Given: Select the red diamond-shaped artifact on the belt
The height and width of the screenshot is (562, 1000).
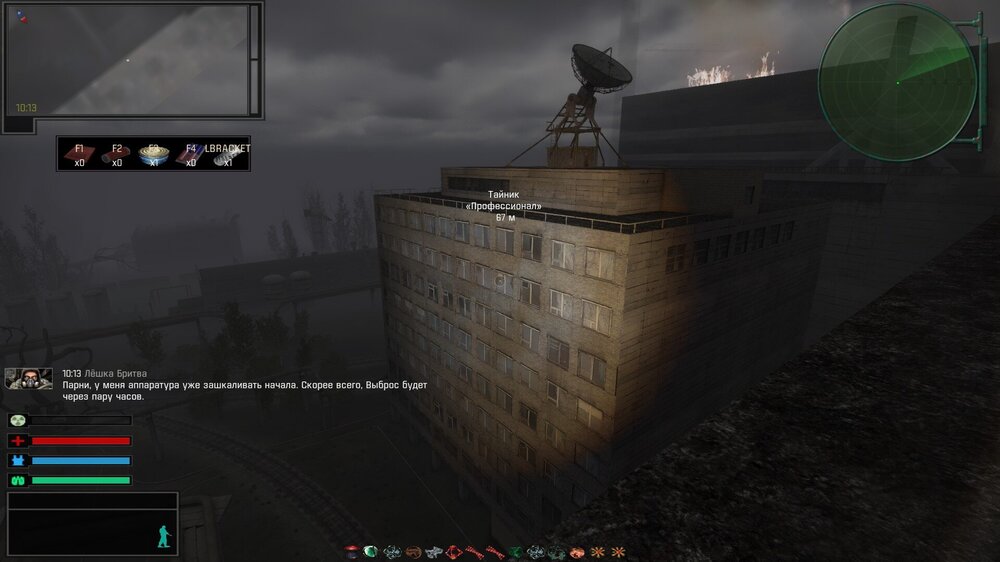Looking at the screenshot, I should coord(454,551).
